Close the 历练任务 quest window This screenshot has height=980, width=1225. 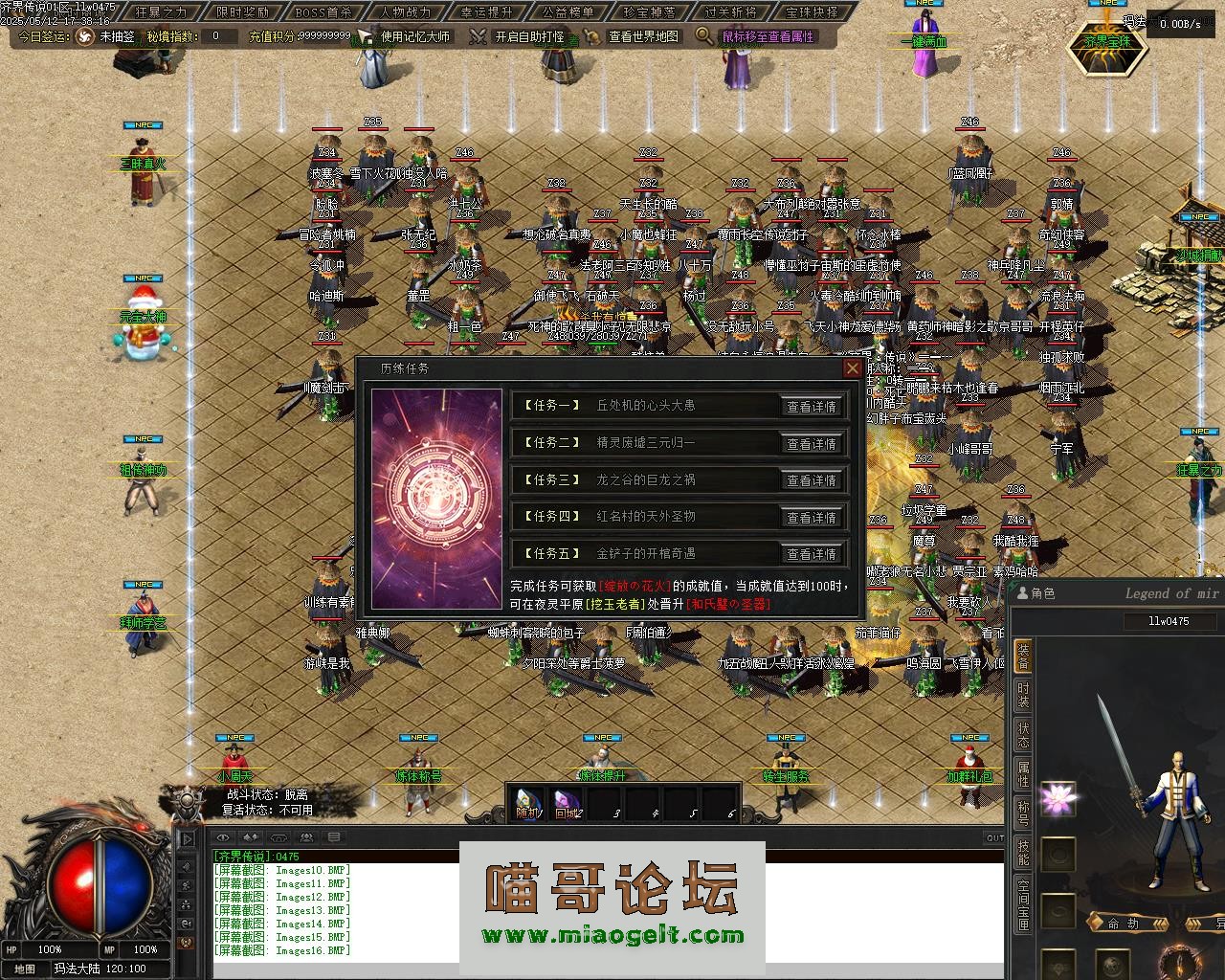[852, 368]
